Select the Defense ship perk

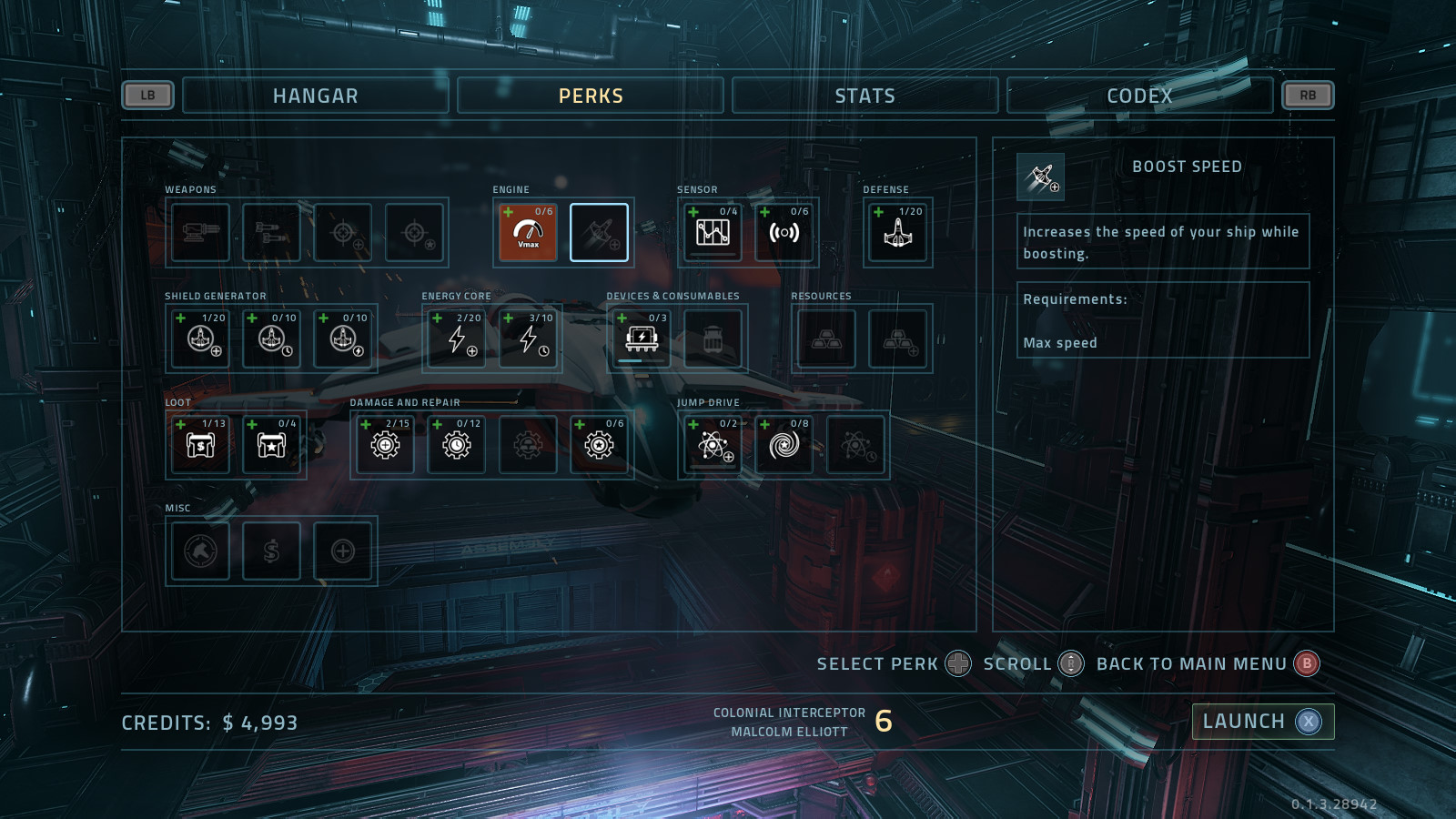point(897,233)
